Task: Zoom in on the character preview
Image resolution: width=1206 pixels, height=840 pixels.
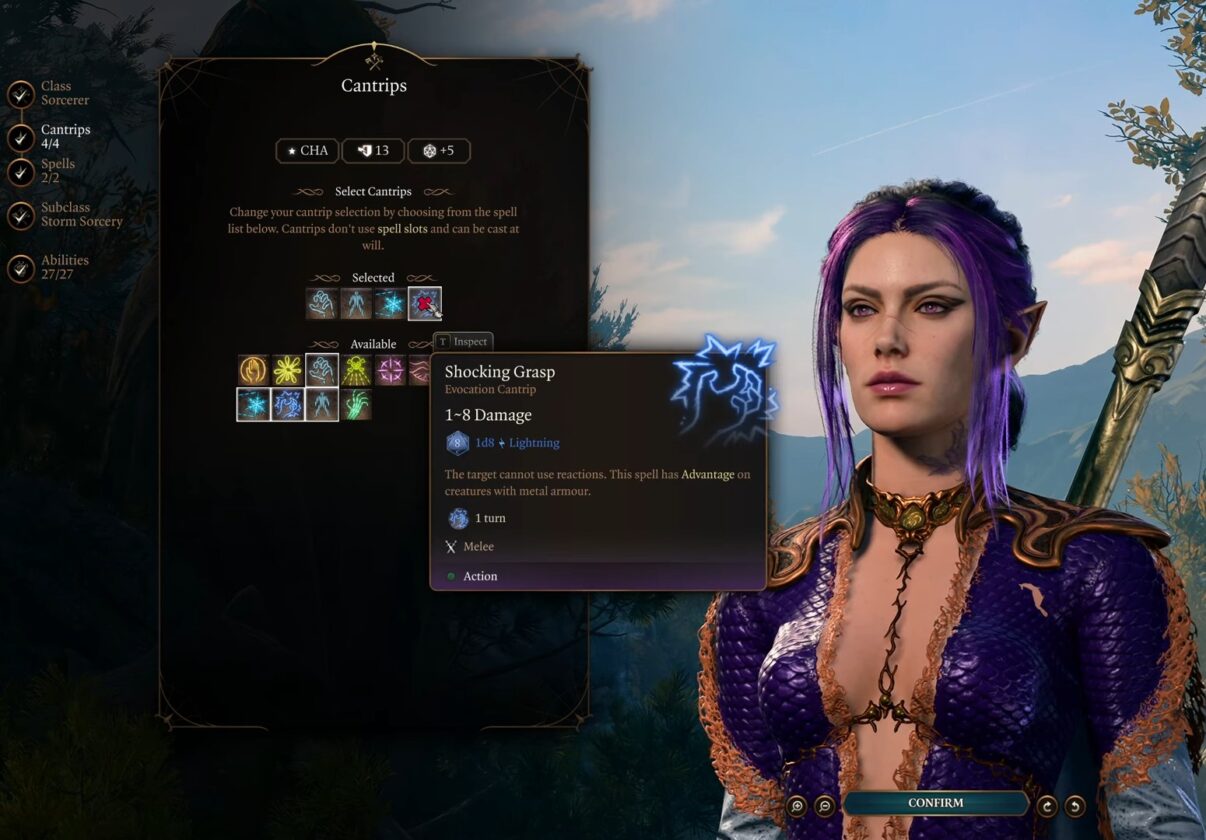Action: coord(797,806)
